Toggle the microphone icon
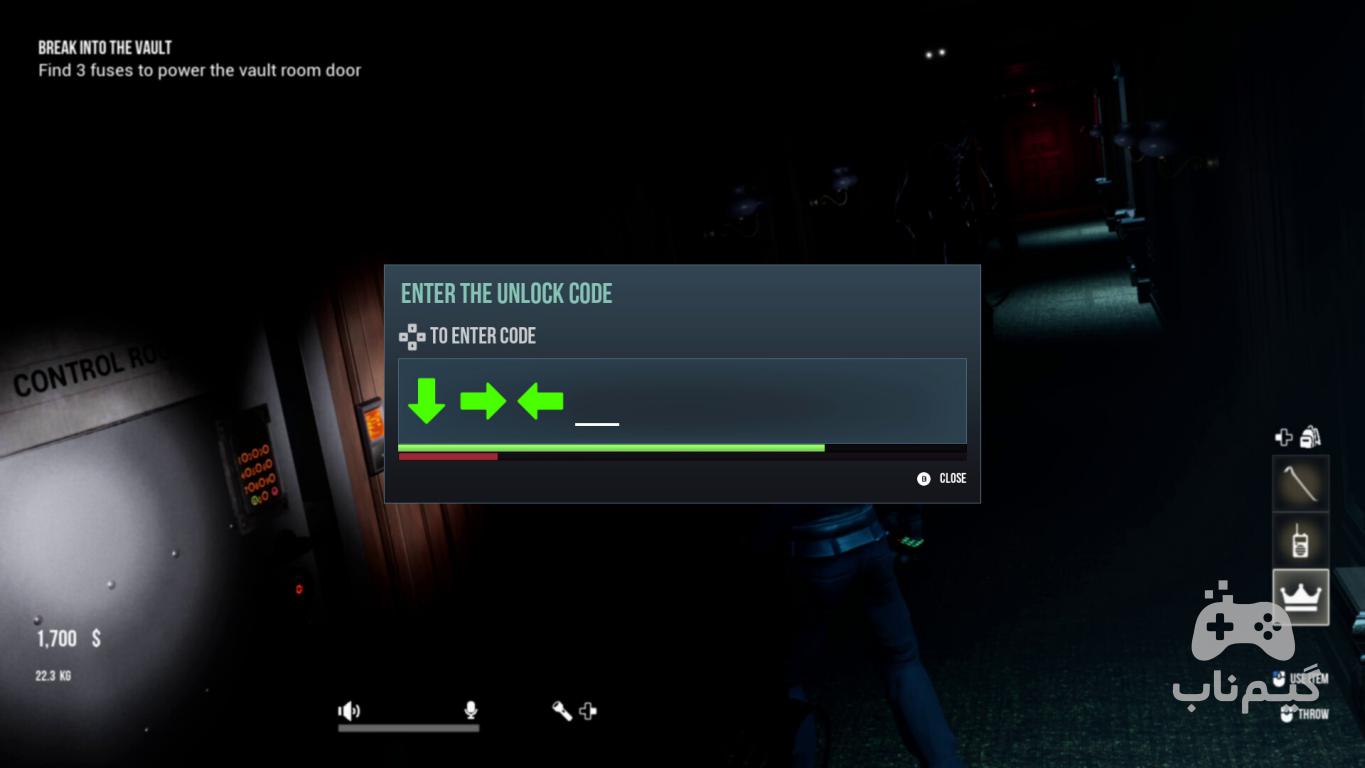 [x=470, y=711]
